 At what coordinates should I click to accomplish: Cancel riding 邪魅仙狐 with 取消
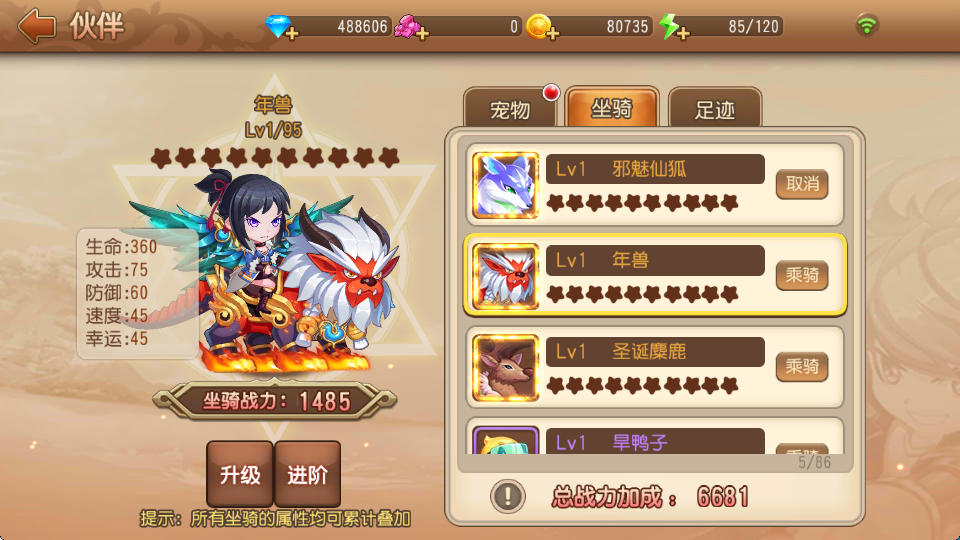click(x=802, y=184)
